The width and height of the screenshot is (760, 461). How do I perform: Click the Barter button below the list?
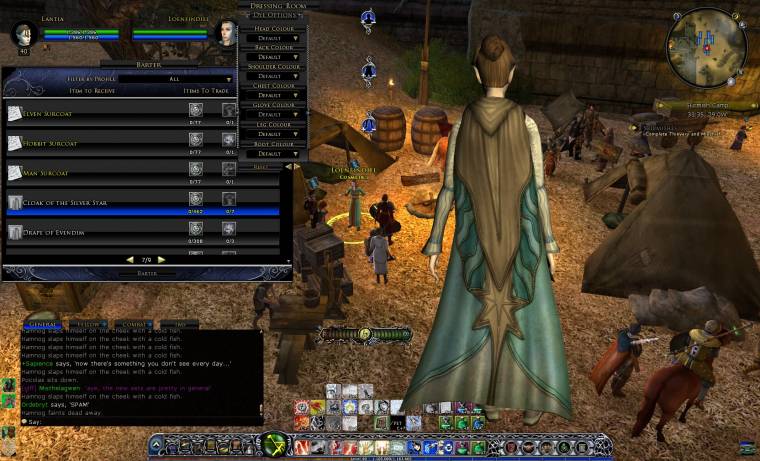click(x=146, y=272)
